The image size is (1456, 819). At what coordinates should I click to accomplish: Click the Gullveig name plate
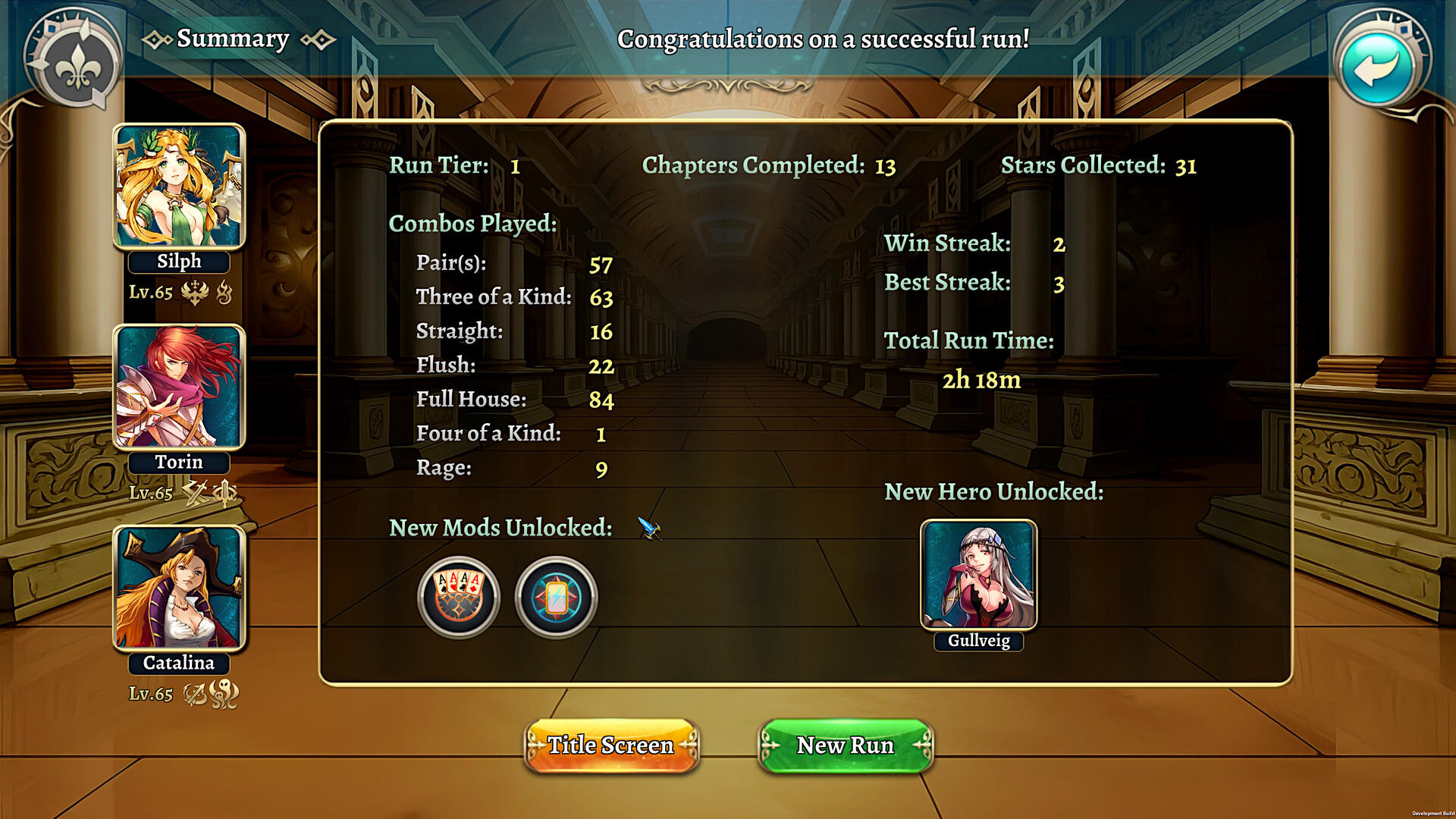977,642
